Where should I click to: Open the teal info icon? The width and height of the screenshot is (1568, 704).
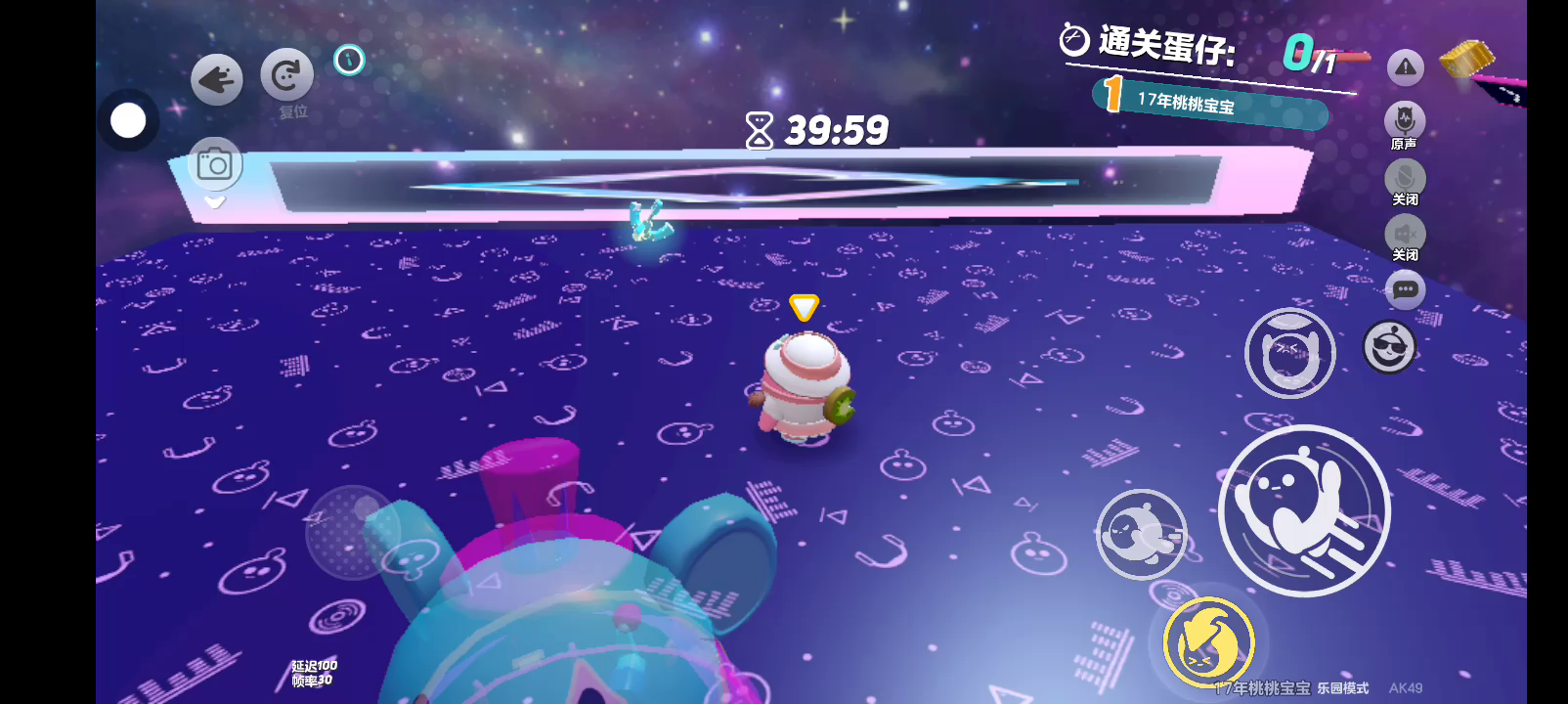click(349, 61)
